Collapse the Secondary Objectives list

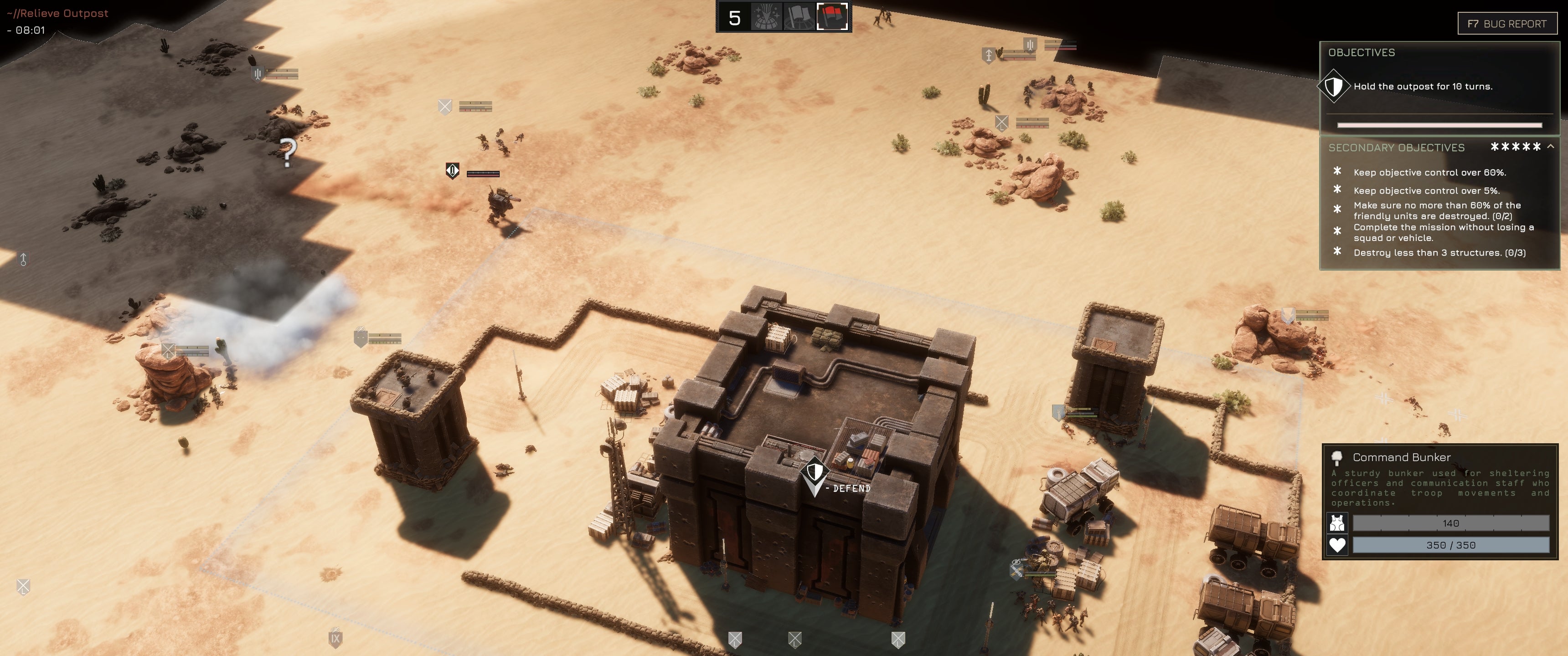tap(1550, 147)
